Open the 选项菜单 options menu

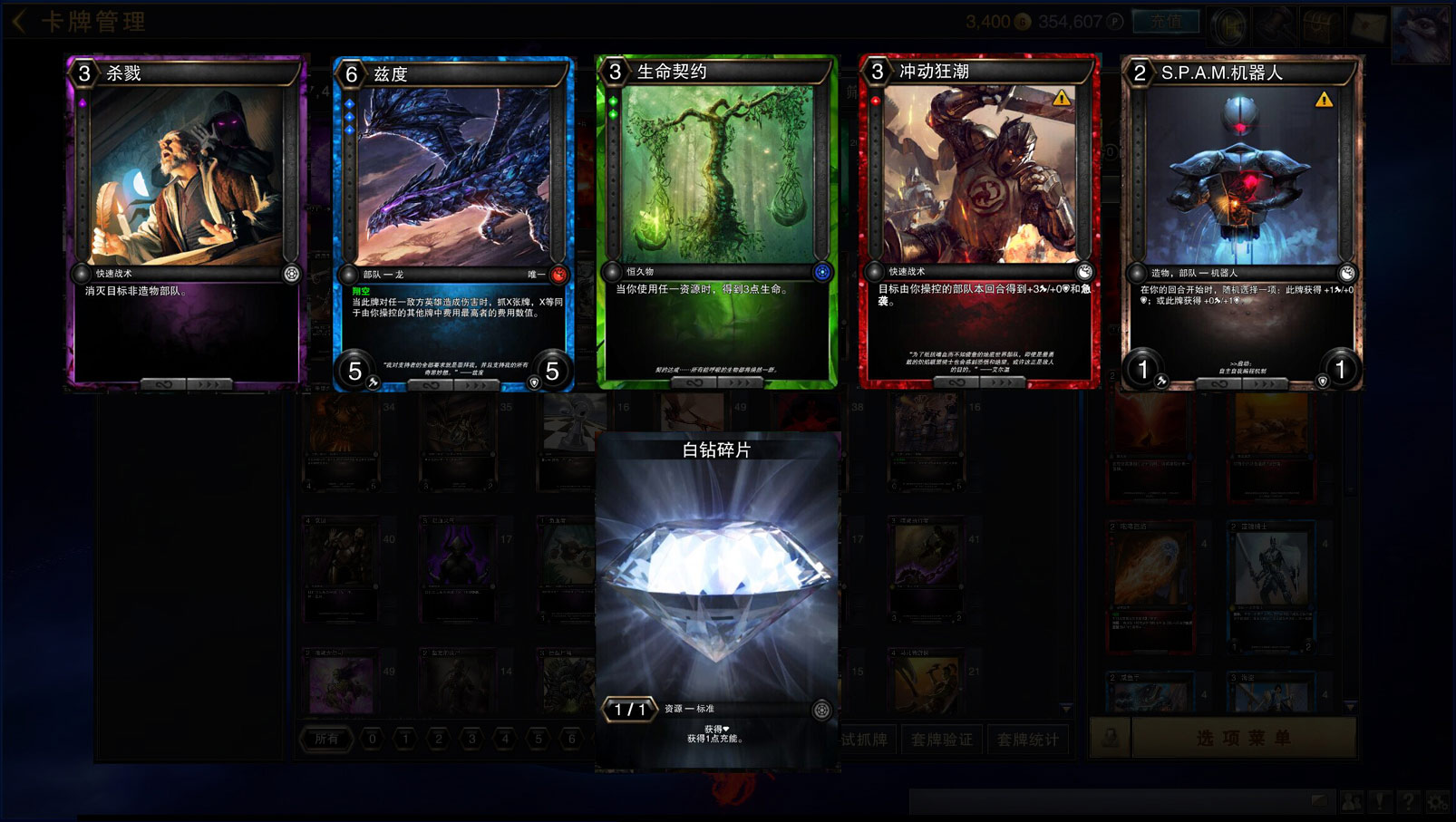[x=1243, y=738]
